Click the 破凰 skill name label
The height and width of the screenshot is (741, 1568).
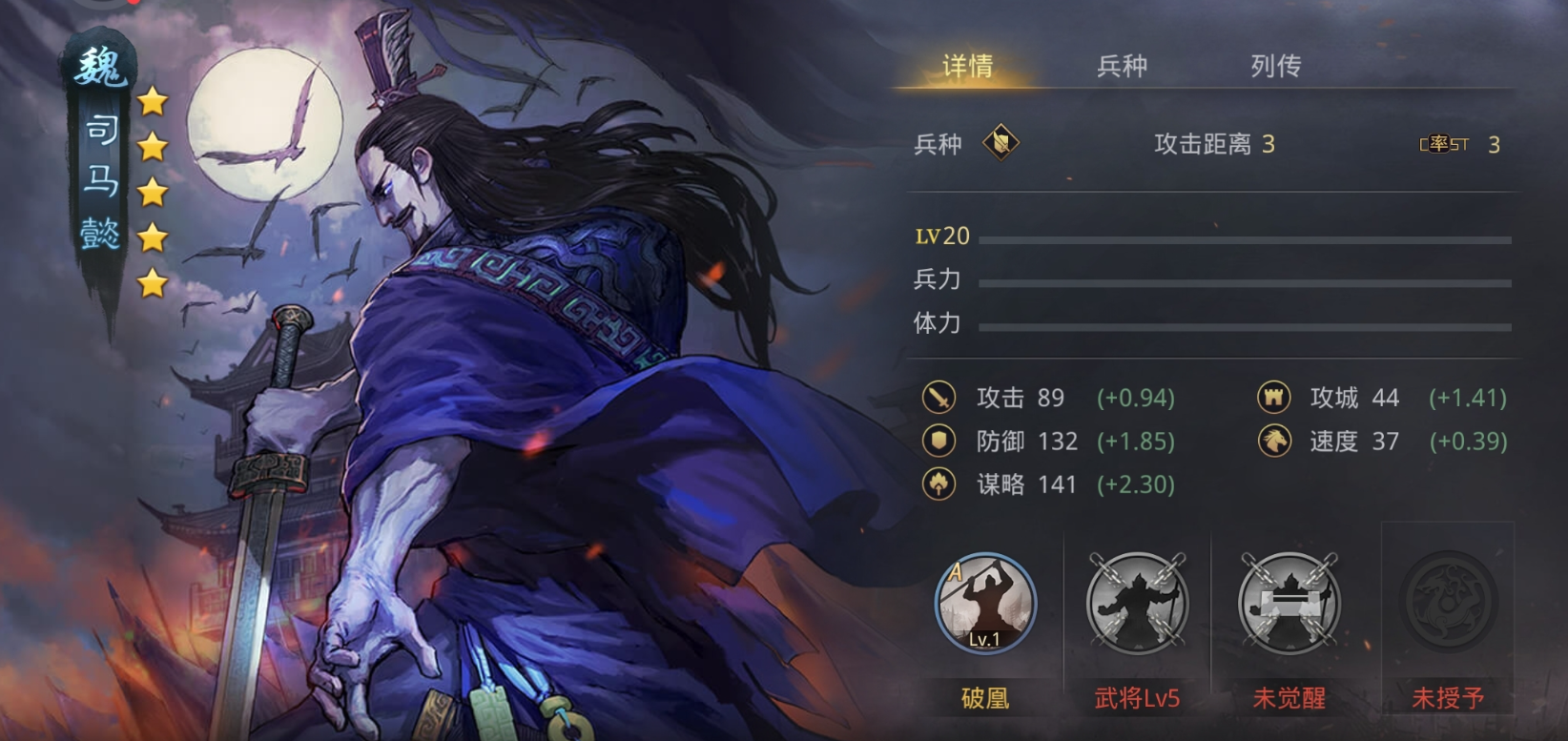pos(984,696)
